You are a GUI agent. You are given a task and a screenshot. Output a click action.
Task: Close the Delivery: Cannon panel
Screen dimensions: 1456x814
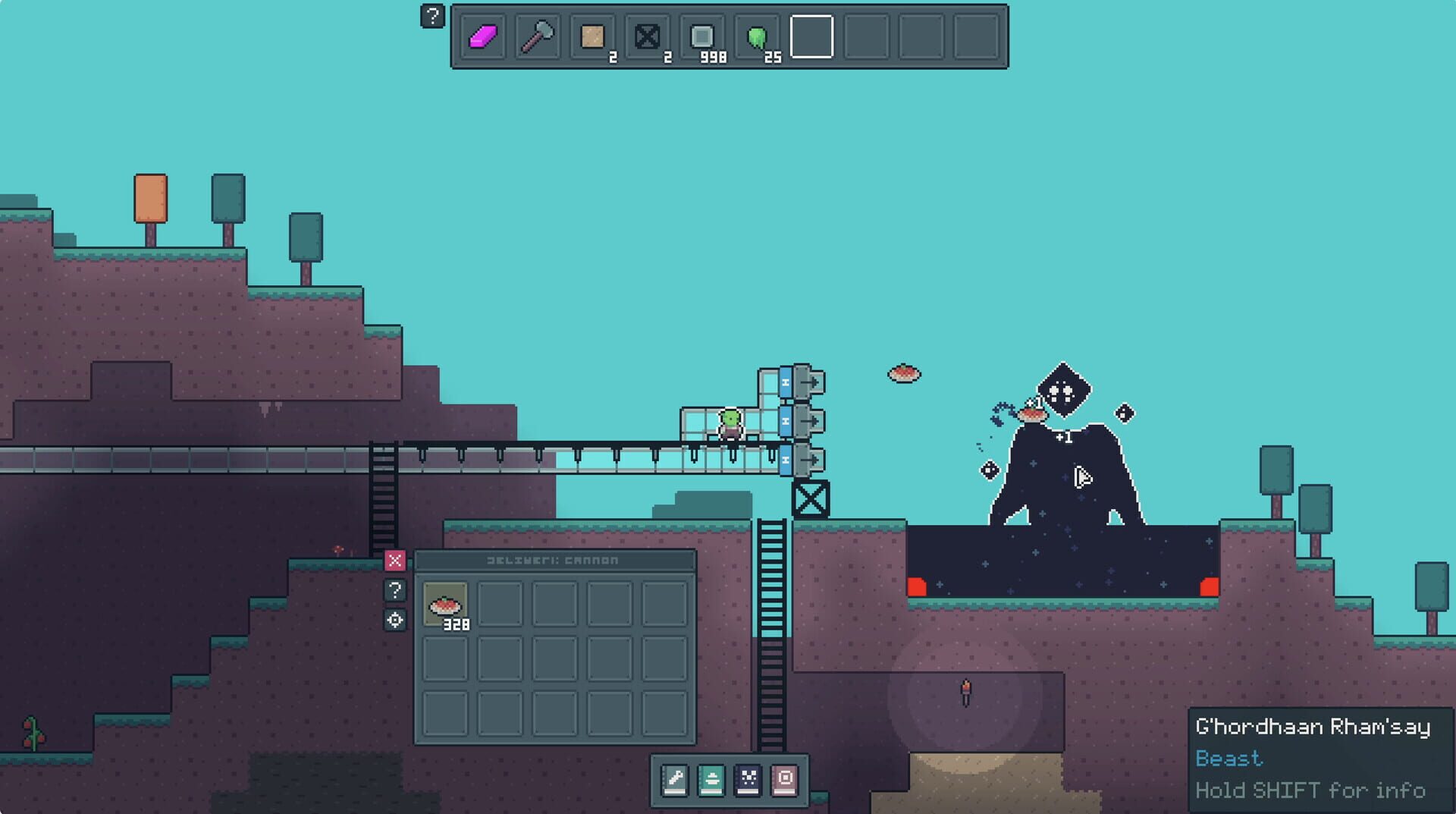click(396, 560)
